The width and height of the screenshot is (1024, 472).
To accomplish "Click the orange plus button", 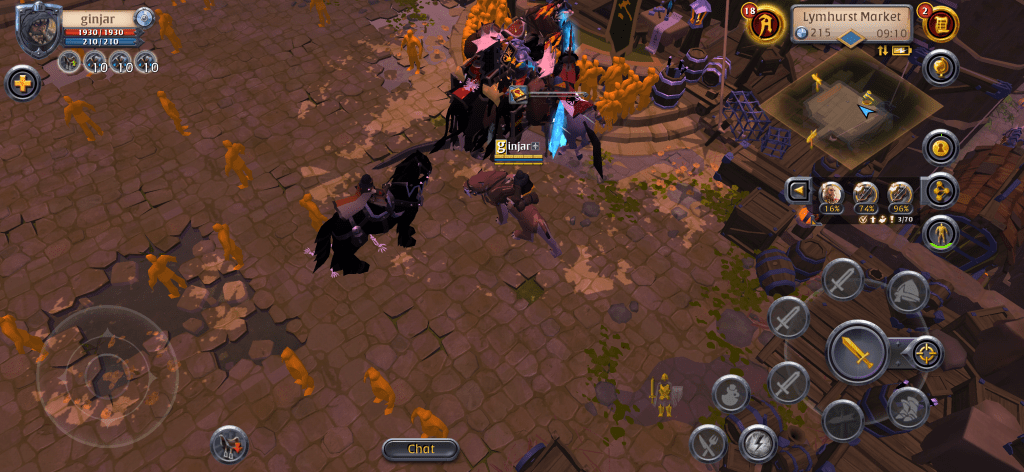I will tap(22, 83).
